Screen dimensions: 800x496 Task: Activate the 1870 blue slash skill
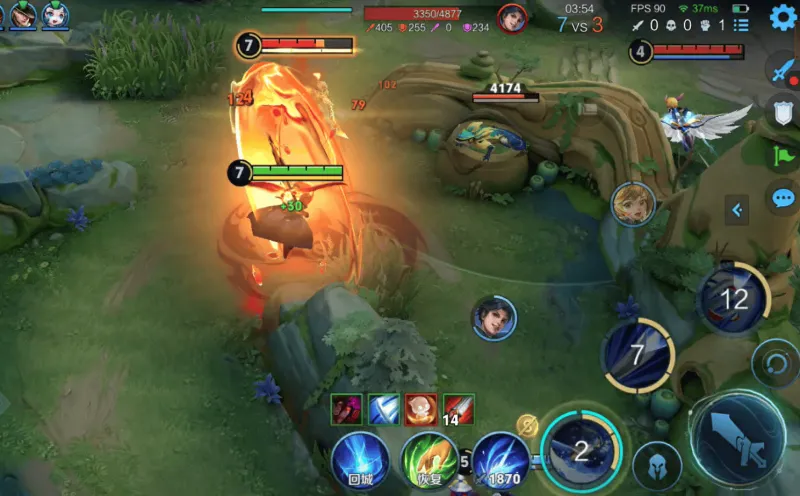501,462
